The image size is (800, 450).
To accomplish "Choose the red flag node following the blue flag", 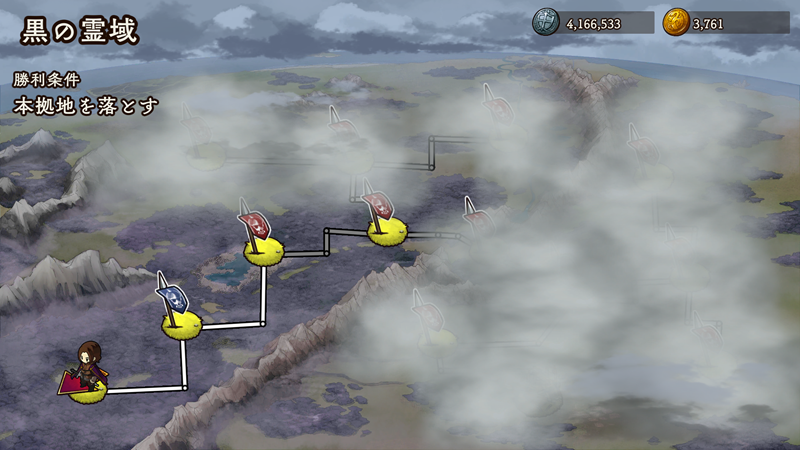I will 263,250.
